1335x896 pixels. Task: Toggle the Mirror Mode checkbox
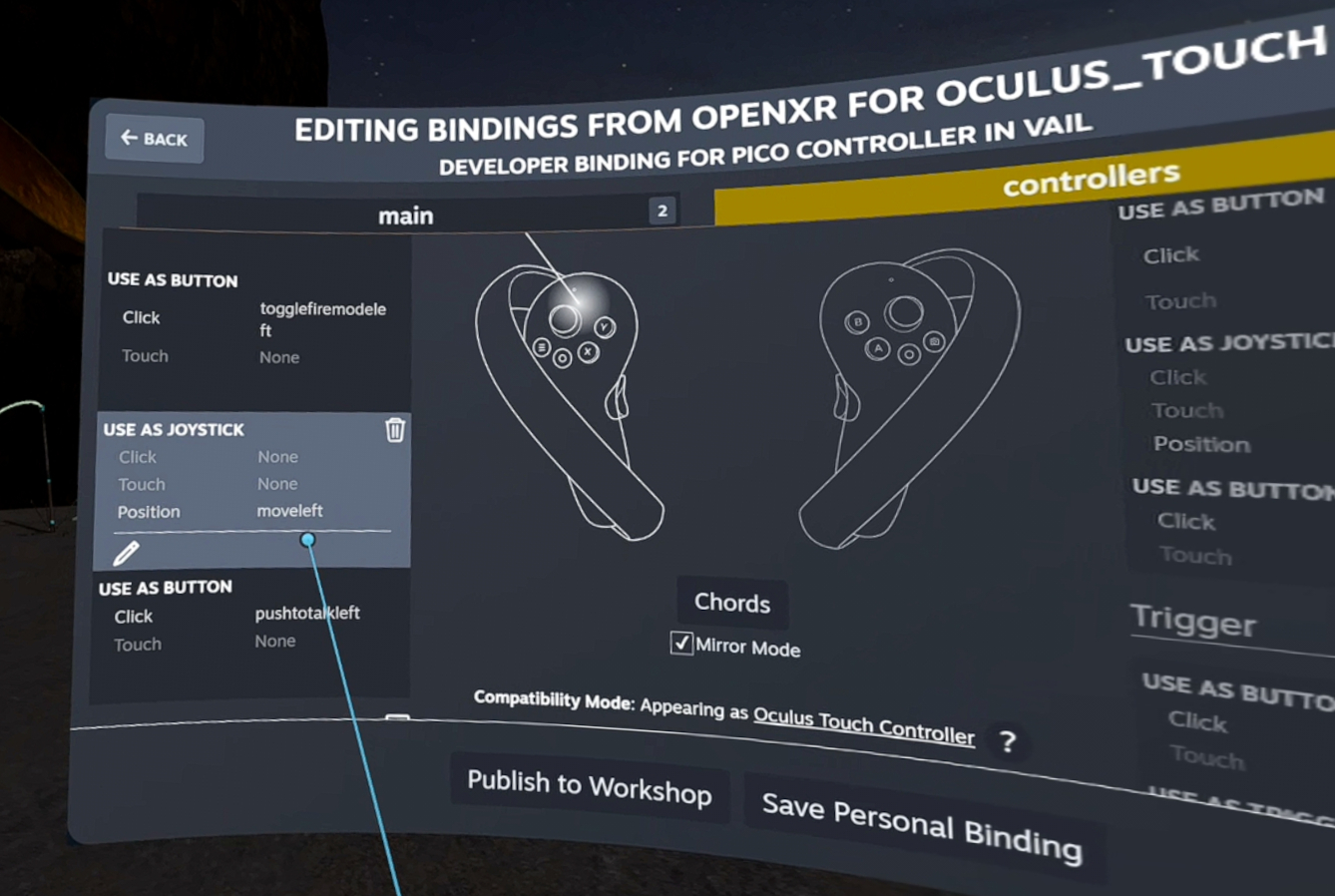[x=681, y=643]
